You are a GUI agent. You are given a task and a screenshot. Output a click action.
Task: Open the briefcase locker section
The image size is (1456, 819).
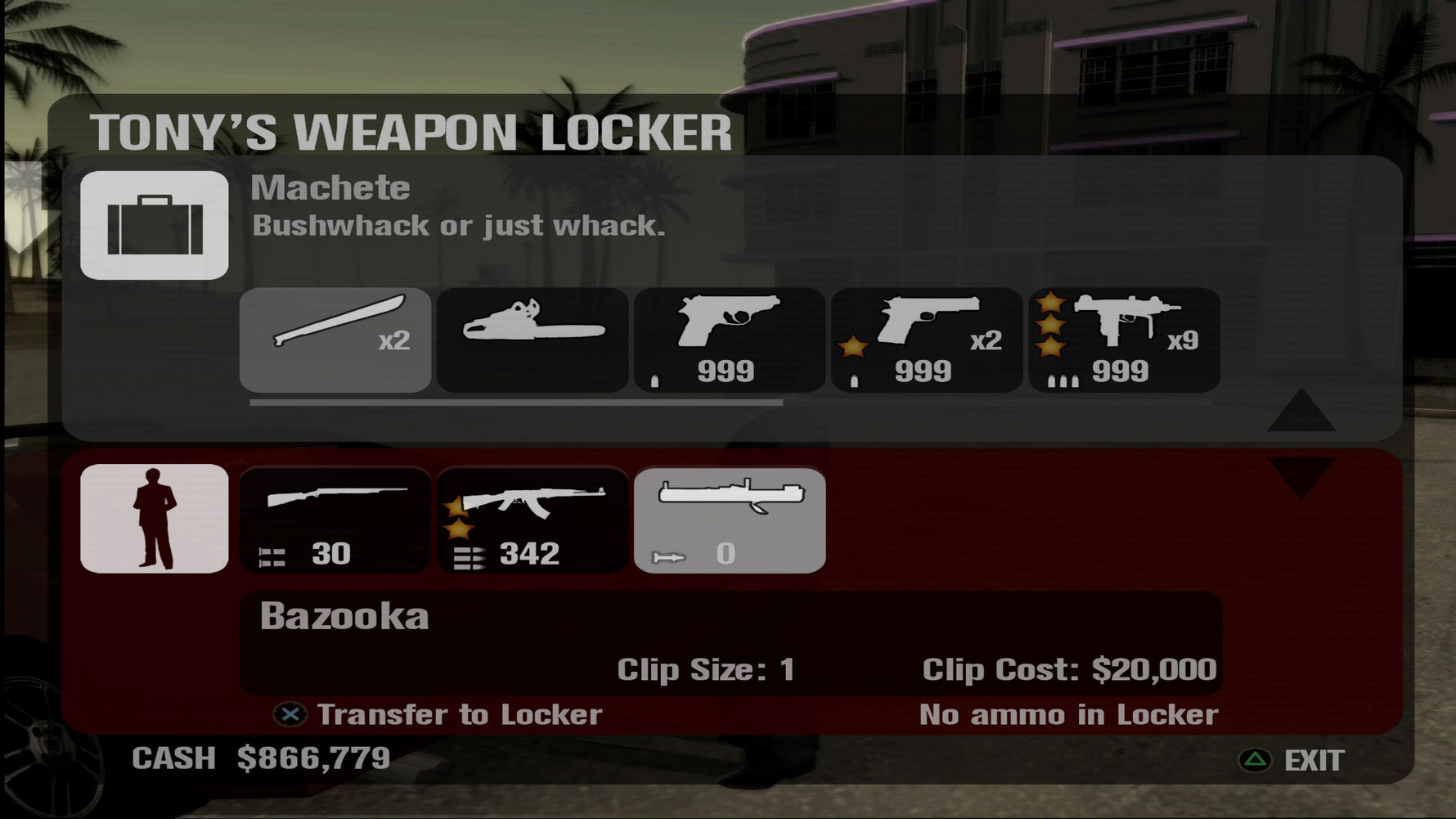point(155,225)
